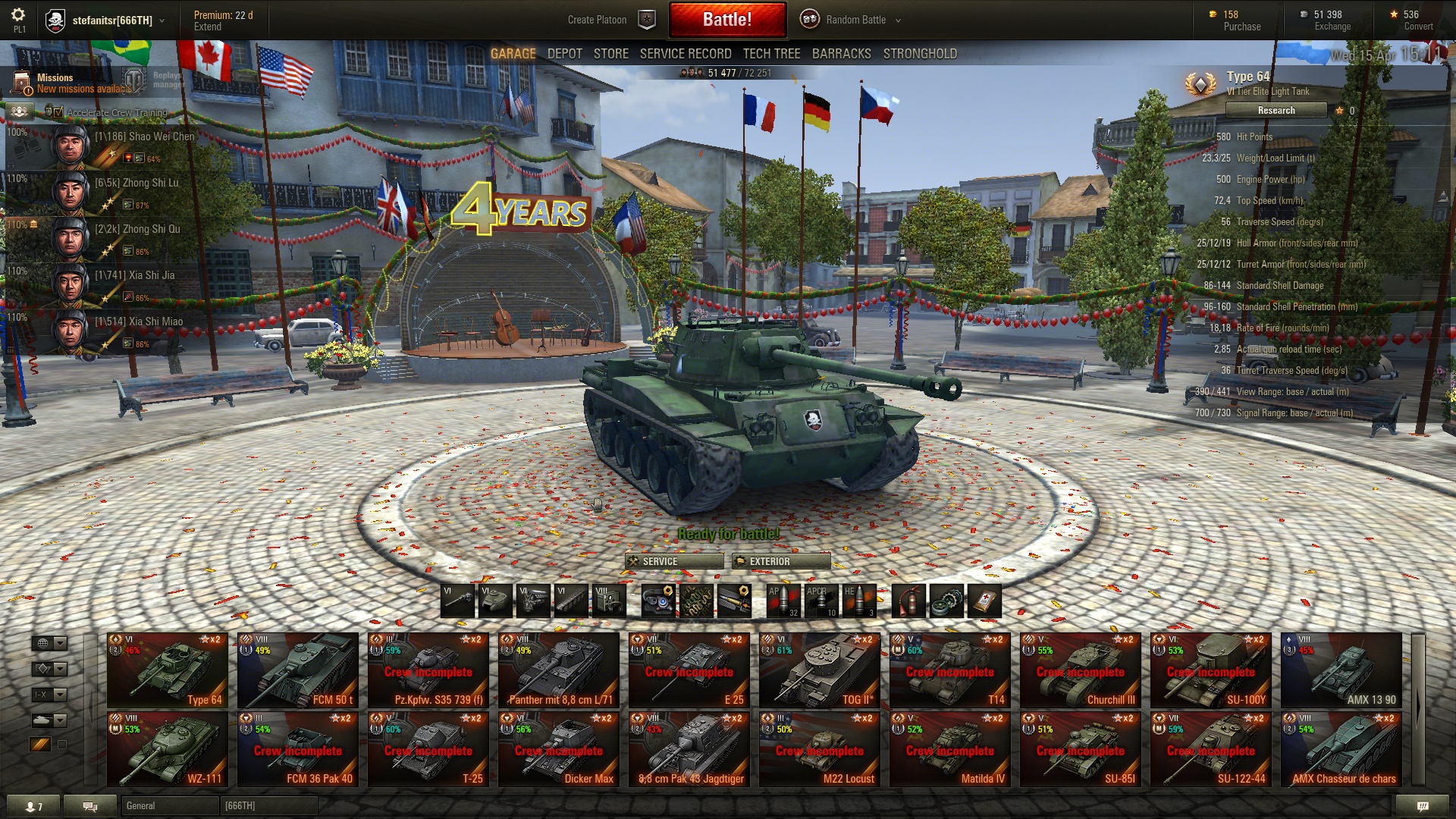Go to the Barracks tab
Viewport: 1456px width, 819px height.
841,54
